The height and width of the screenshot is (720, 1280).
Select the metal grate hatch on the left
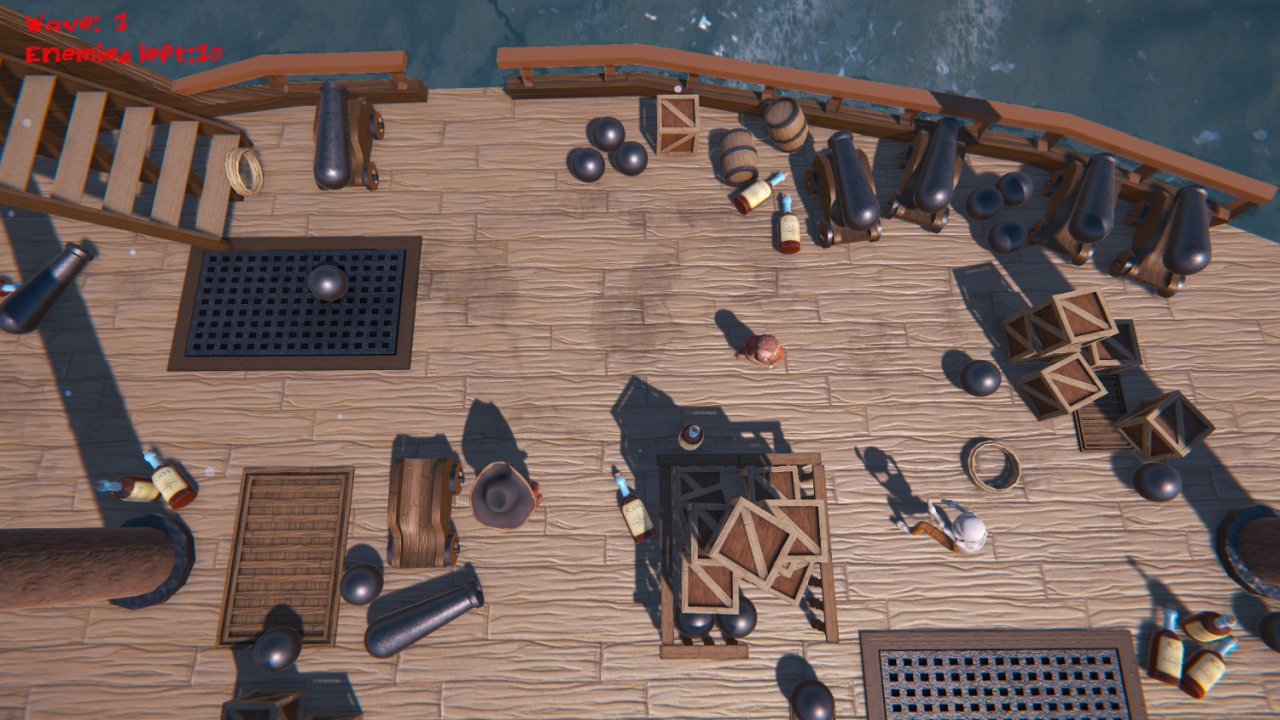point(295,300)
